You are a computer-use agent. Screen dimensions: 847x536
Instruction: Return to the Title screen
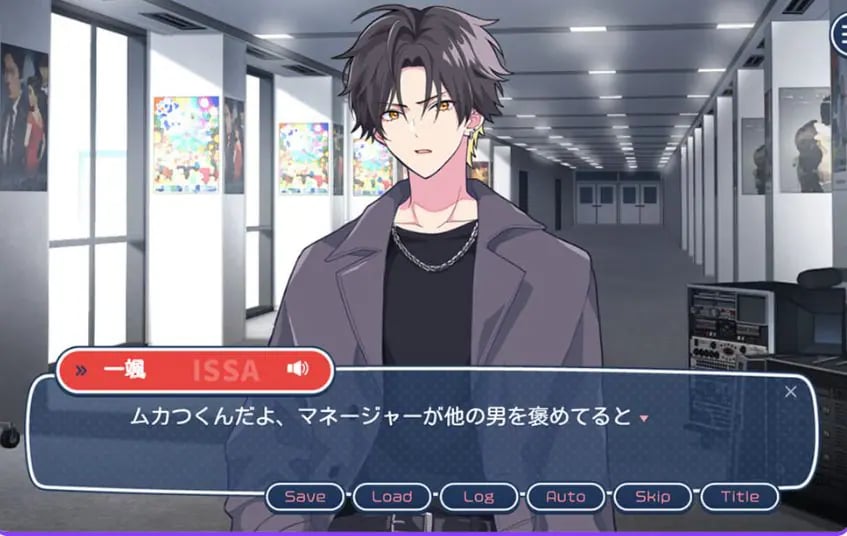coord(740,496)
